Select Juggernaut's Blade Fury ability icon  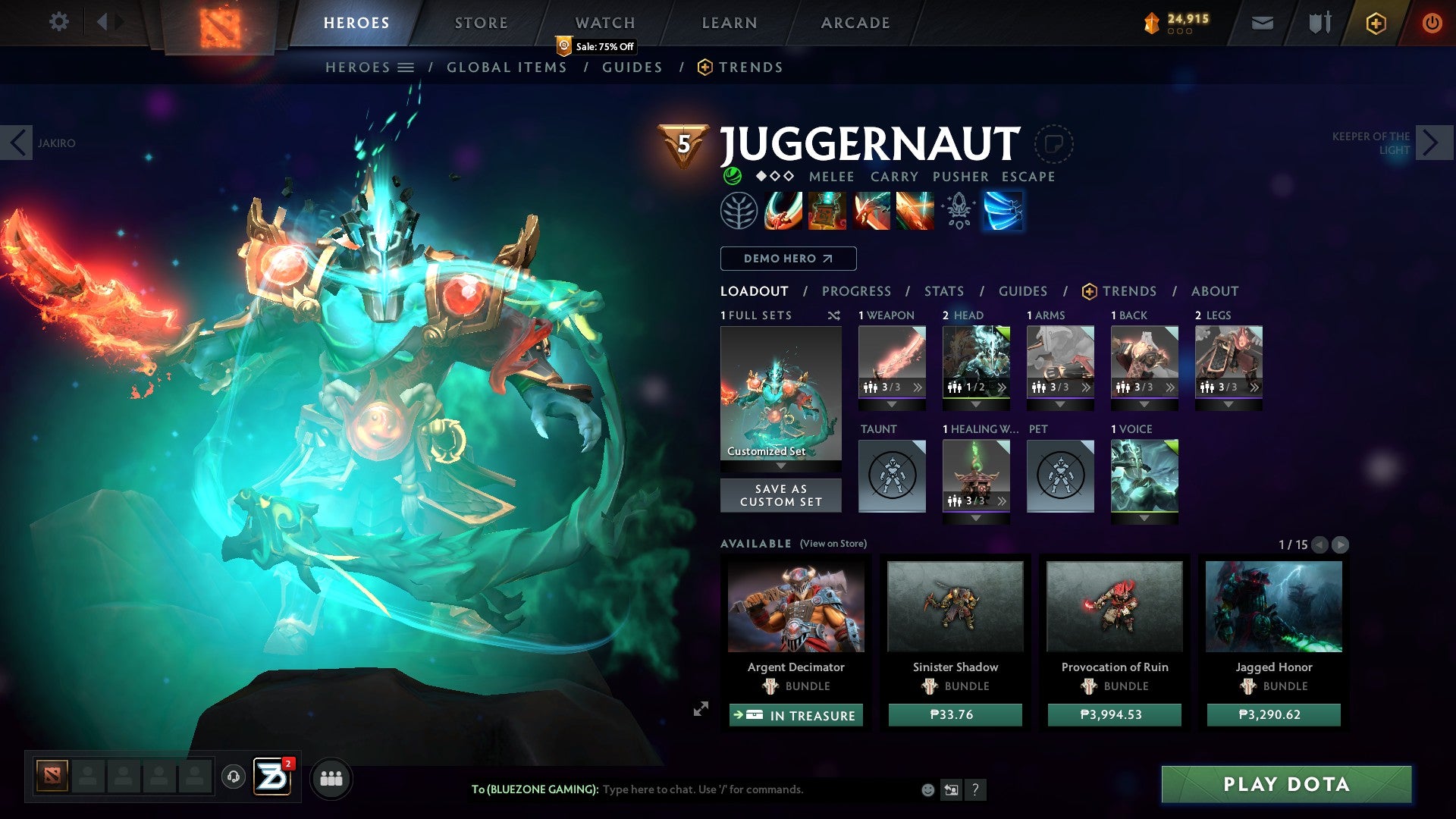coord(785,211)
